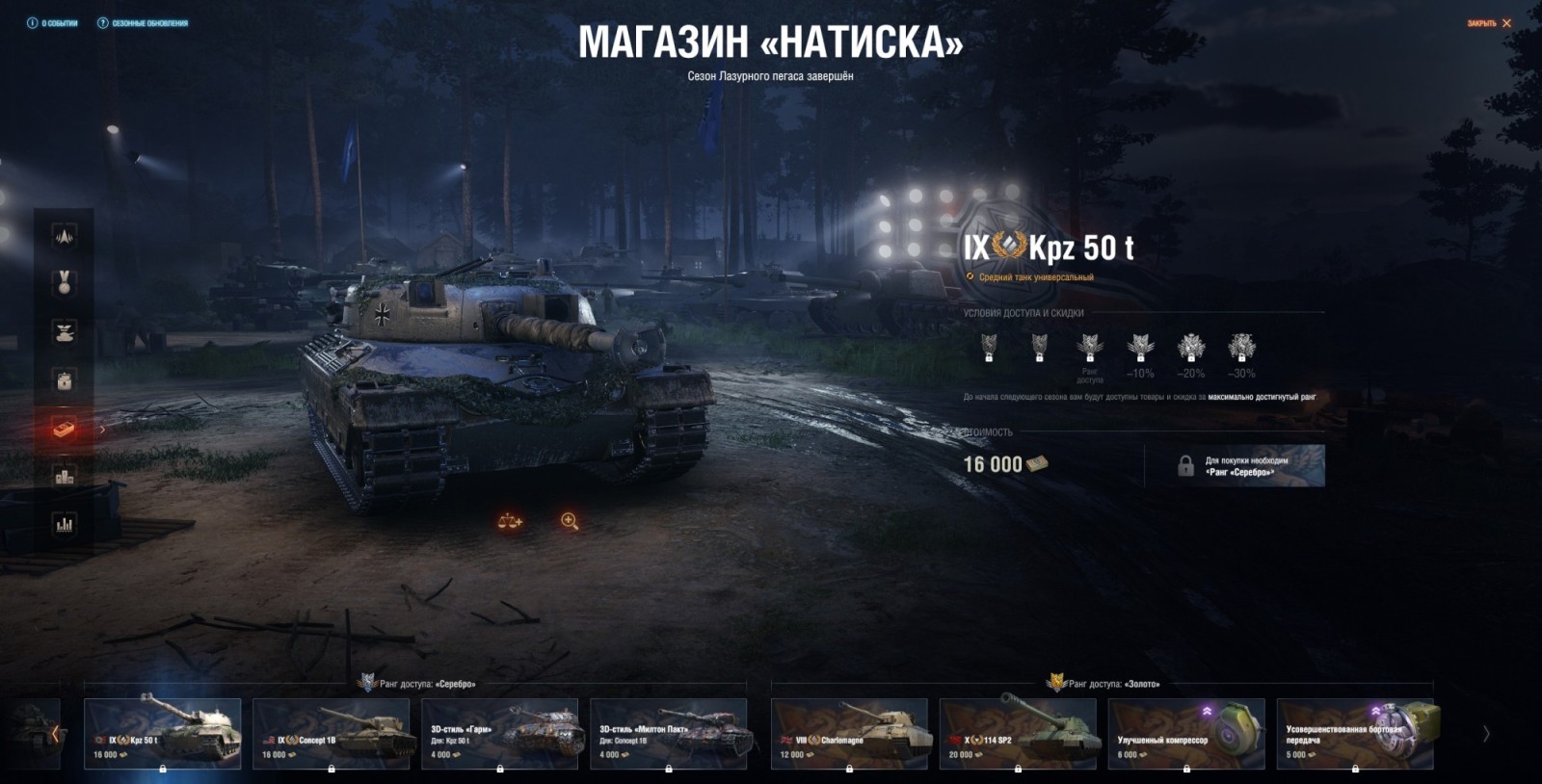Screen dimensions: 1542x784
Task: Show previous shop items with left arrow
Action: (55, 734)
